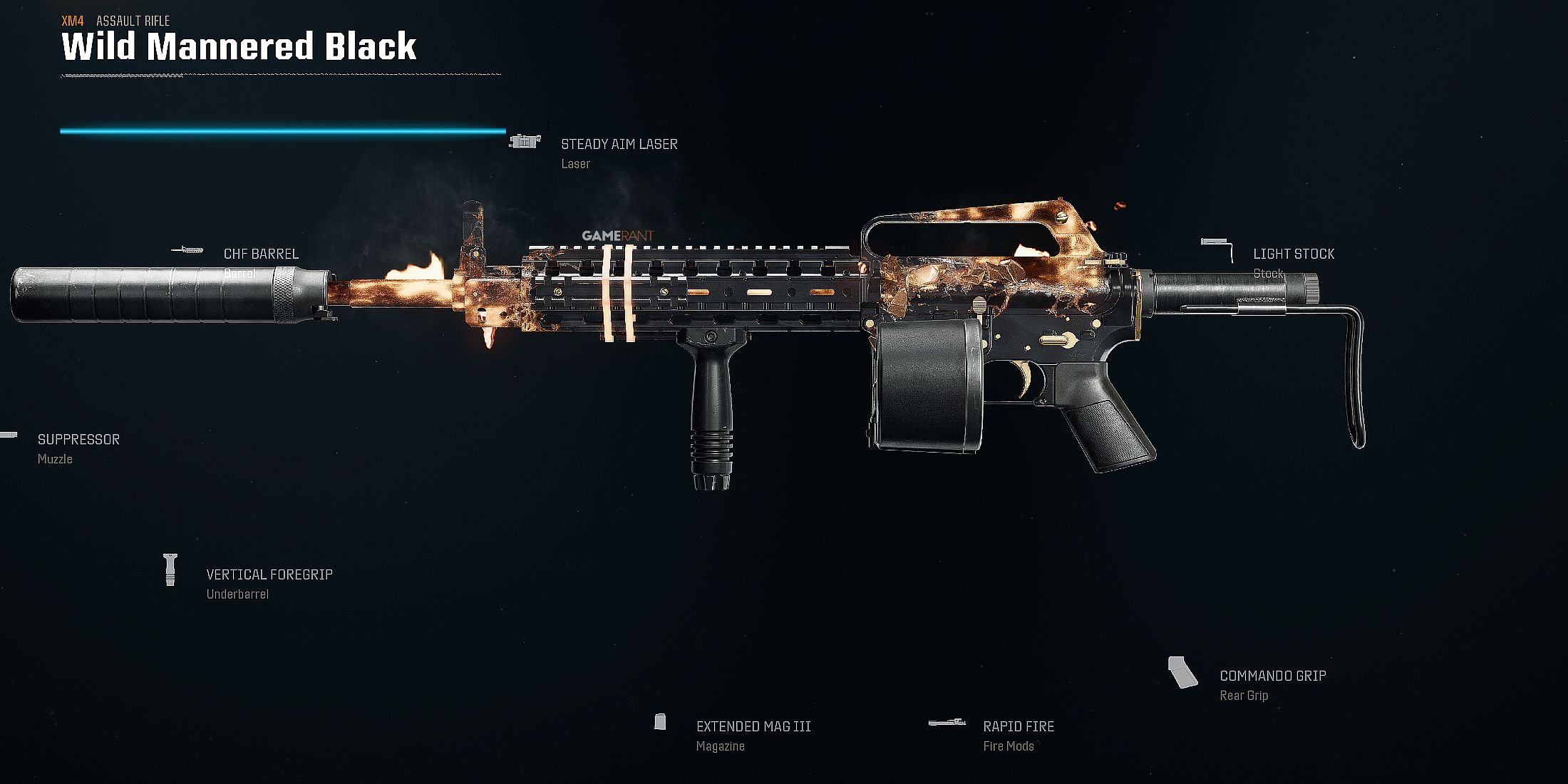Select the Steady Aim Laser attachment

619,145
